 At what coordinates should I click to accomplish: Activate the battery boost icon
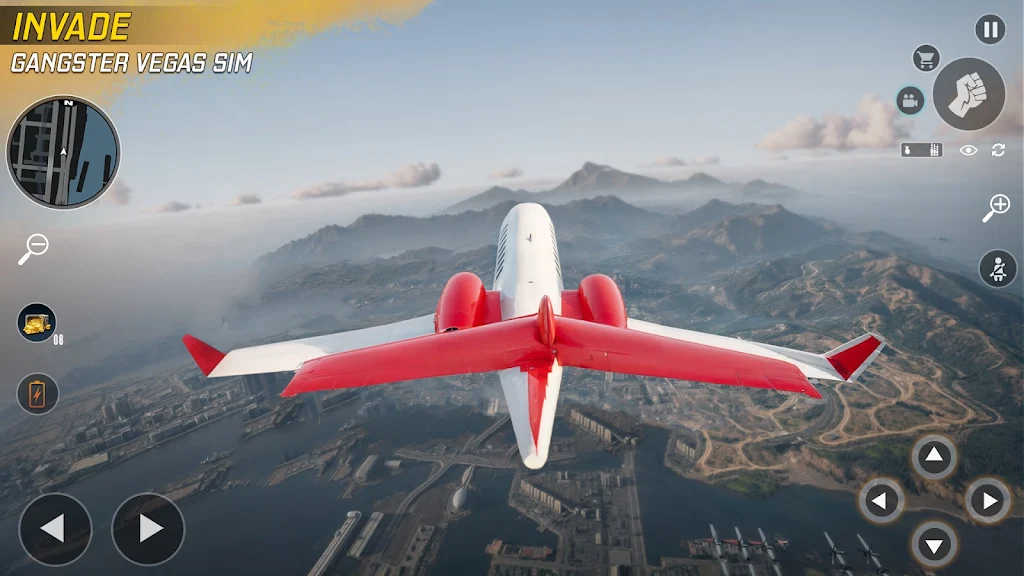[x=37, y=393]
